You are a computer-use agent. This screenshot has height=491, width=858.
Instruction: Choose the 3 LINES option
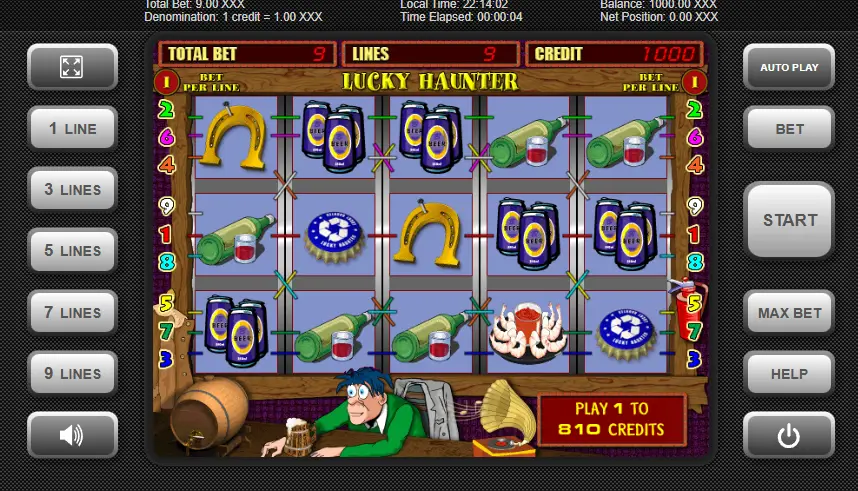[72, 190]
